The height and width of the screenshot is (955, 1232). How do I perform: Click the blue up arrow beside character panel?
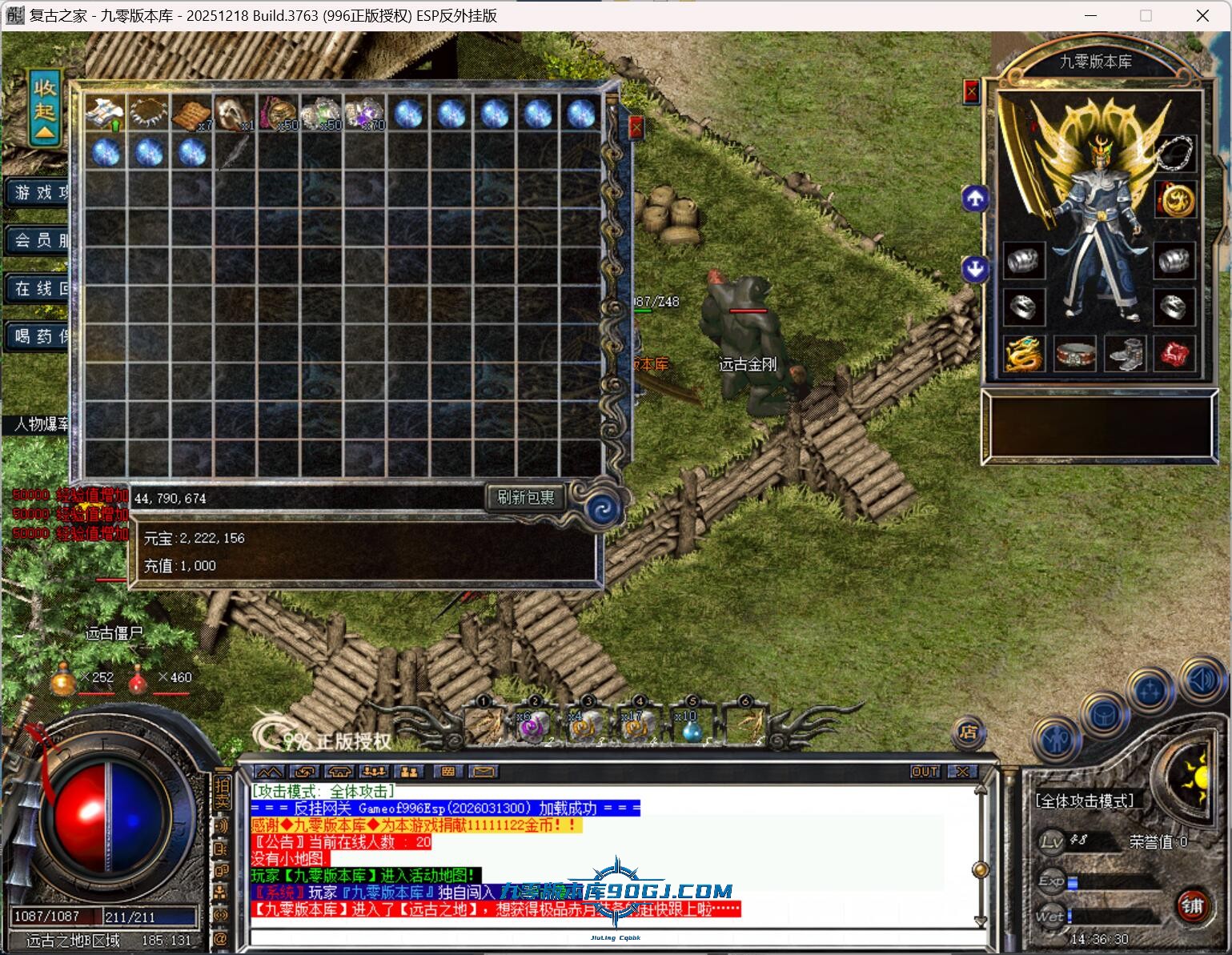[x=974, y=199]
